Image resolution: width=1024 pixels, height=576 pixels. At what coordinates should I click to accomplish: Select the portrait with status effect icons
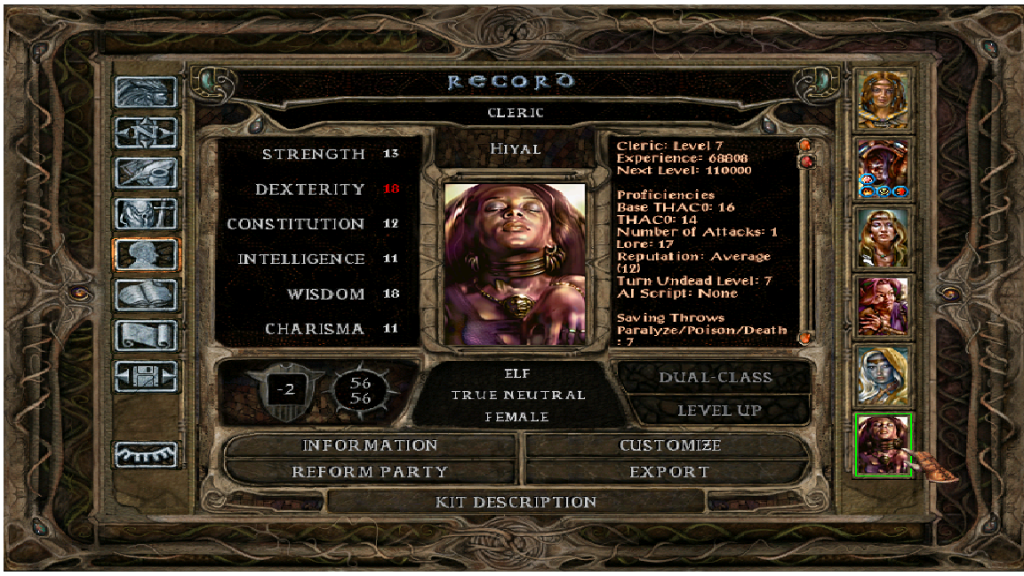pyautogui.click(x=884, y=167)
